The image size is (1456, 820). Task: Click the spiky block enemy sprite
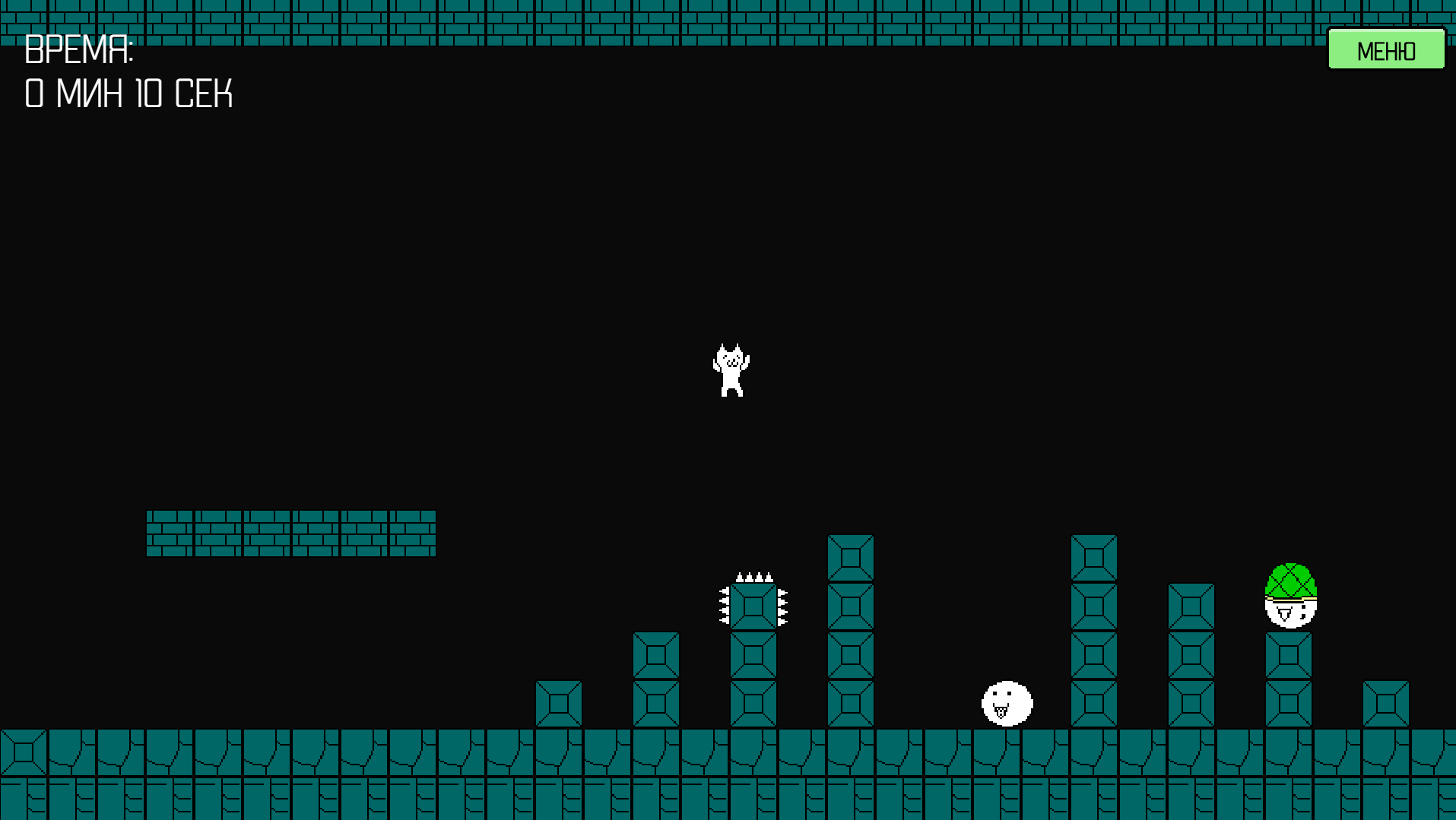click(754, 606)
